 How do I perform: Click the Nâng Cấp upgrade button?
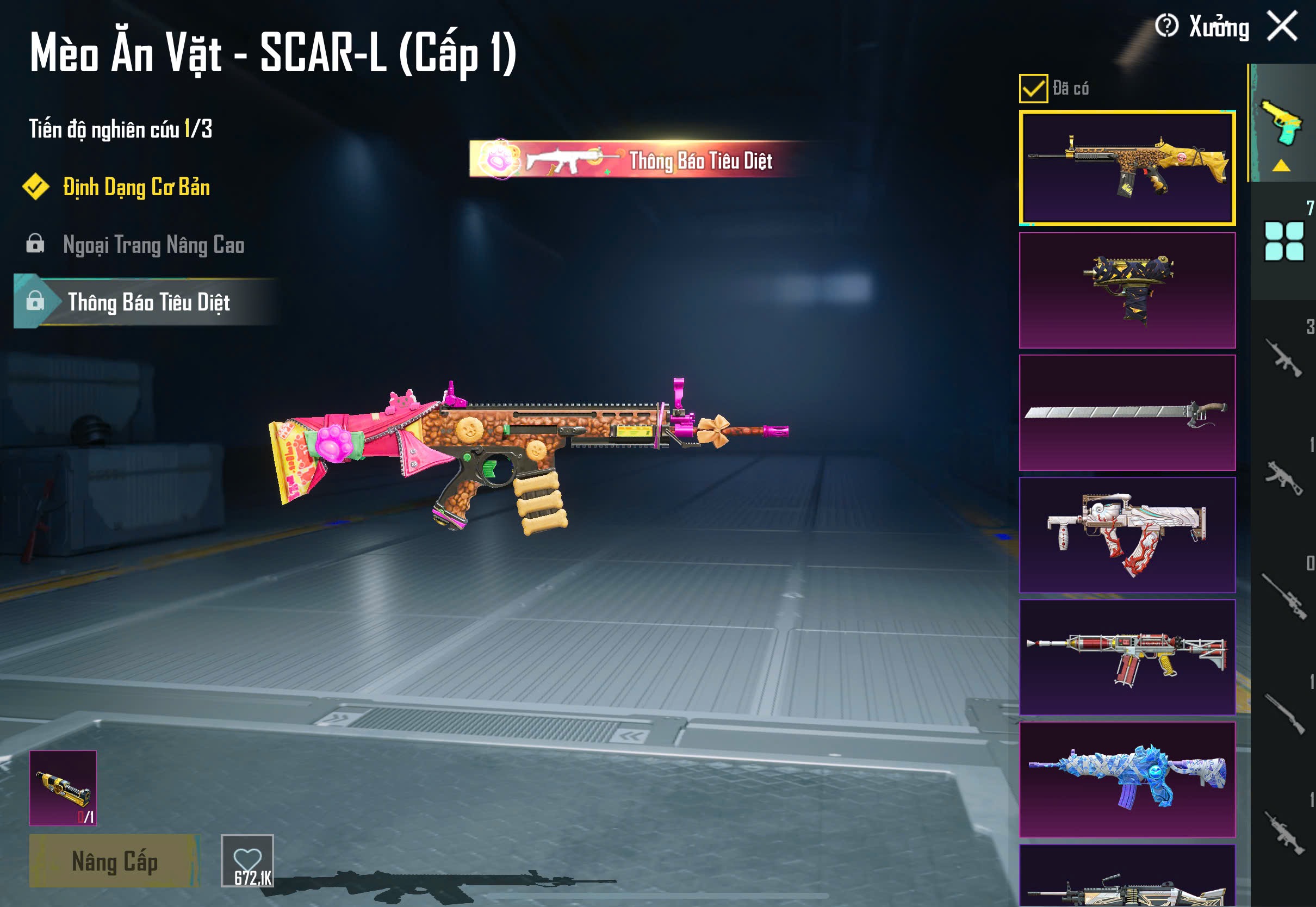coord(114,861)
